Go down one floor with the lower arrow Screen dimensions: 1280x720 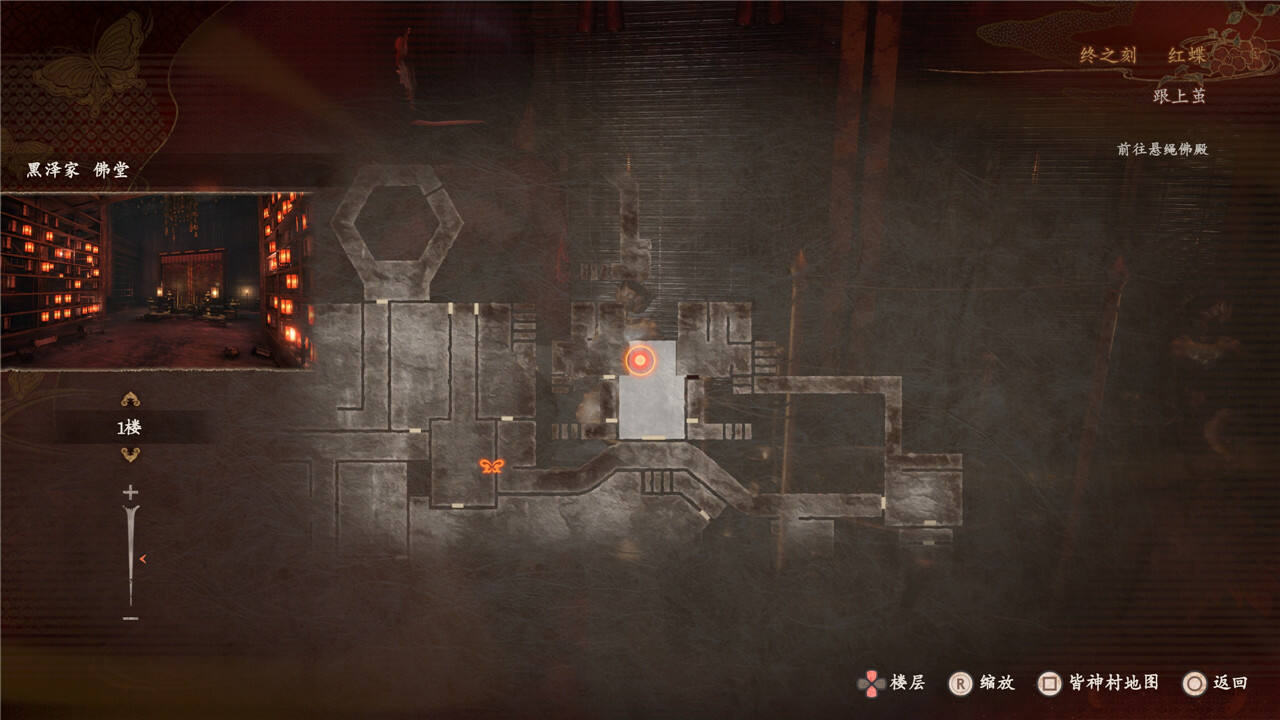point(130,455)
